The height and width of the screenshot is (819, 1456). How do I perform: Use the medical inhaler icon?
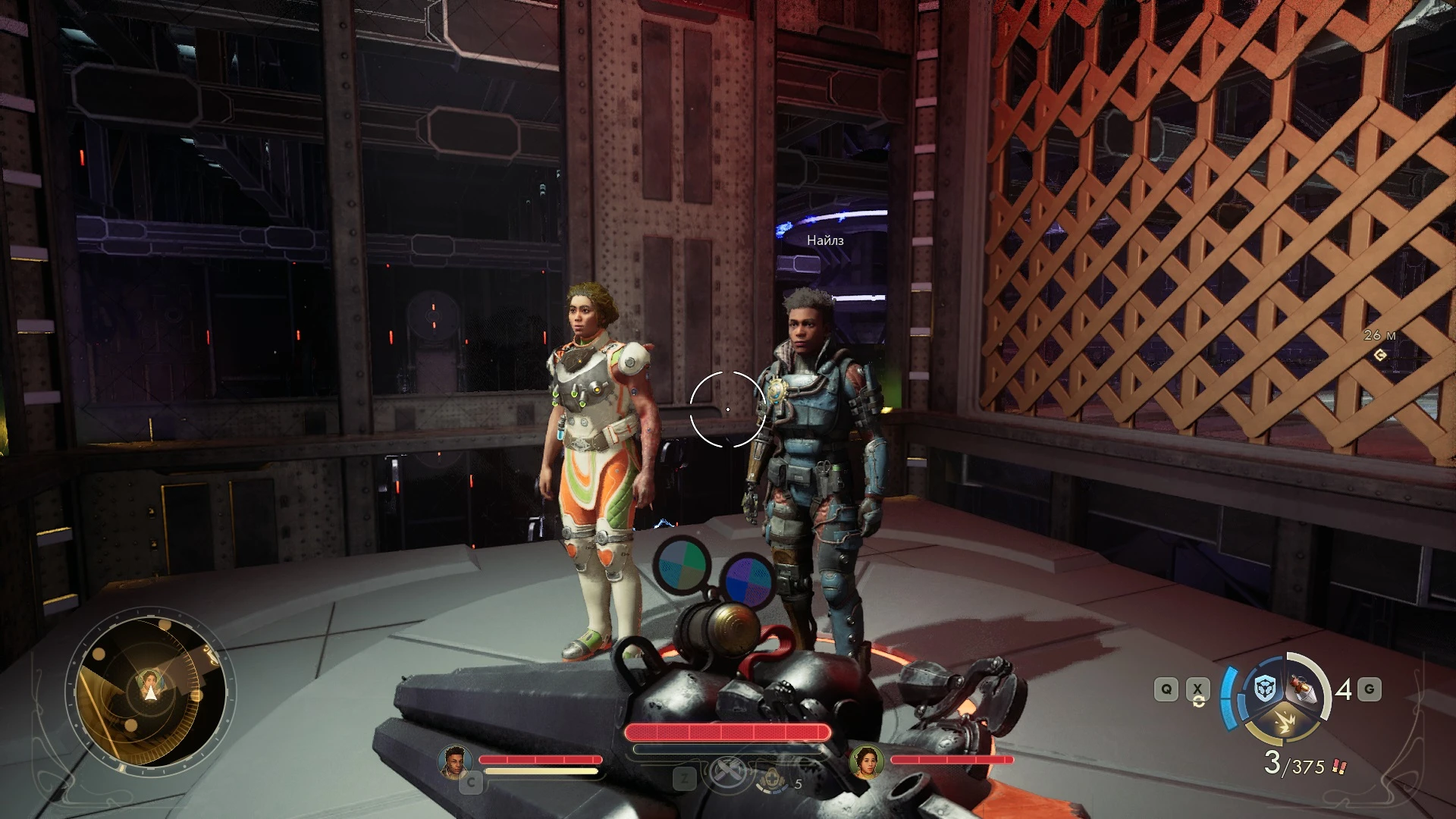[x=772, y=780]
